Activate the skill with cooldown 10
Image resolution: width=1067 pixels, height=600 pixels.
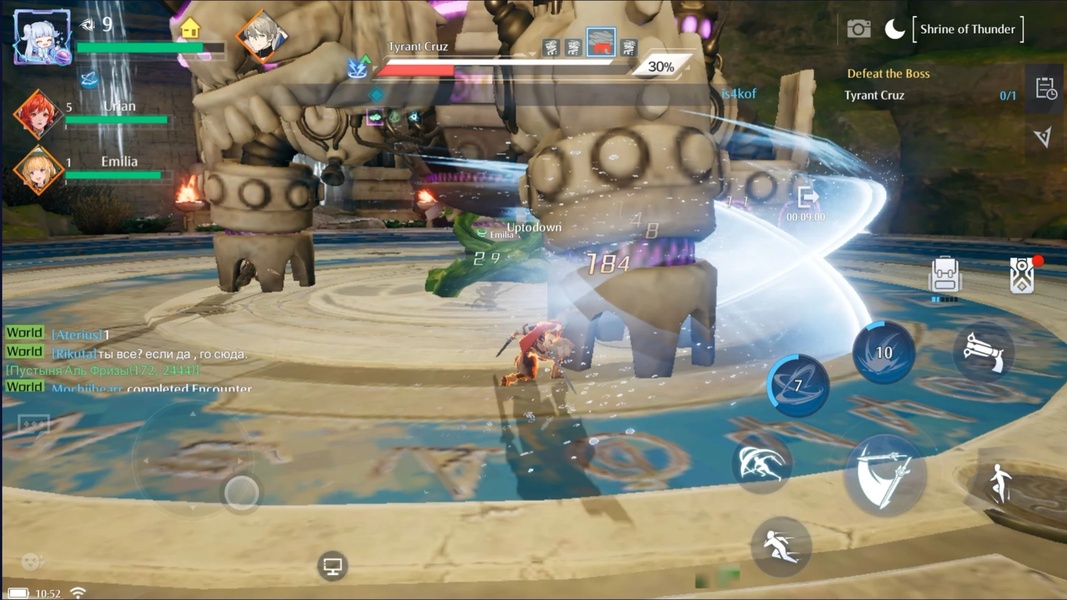pos(883,352)
